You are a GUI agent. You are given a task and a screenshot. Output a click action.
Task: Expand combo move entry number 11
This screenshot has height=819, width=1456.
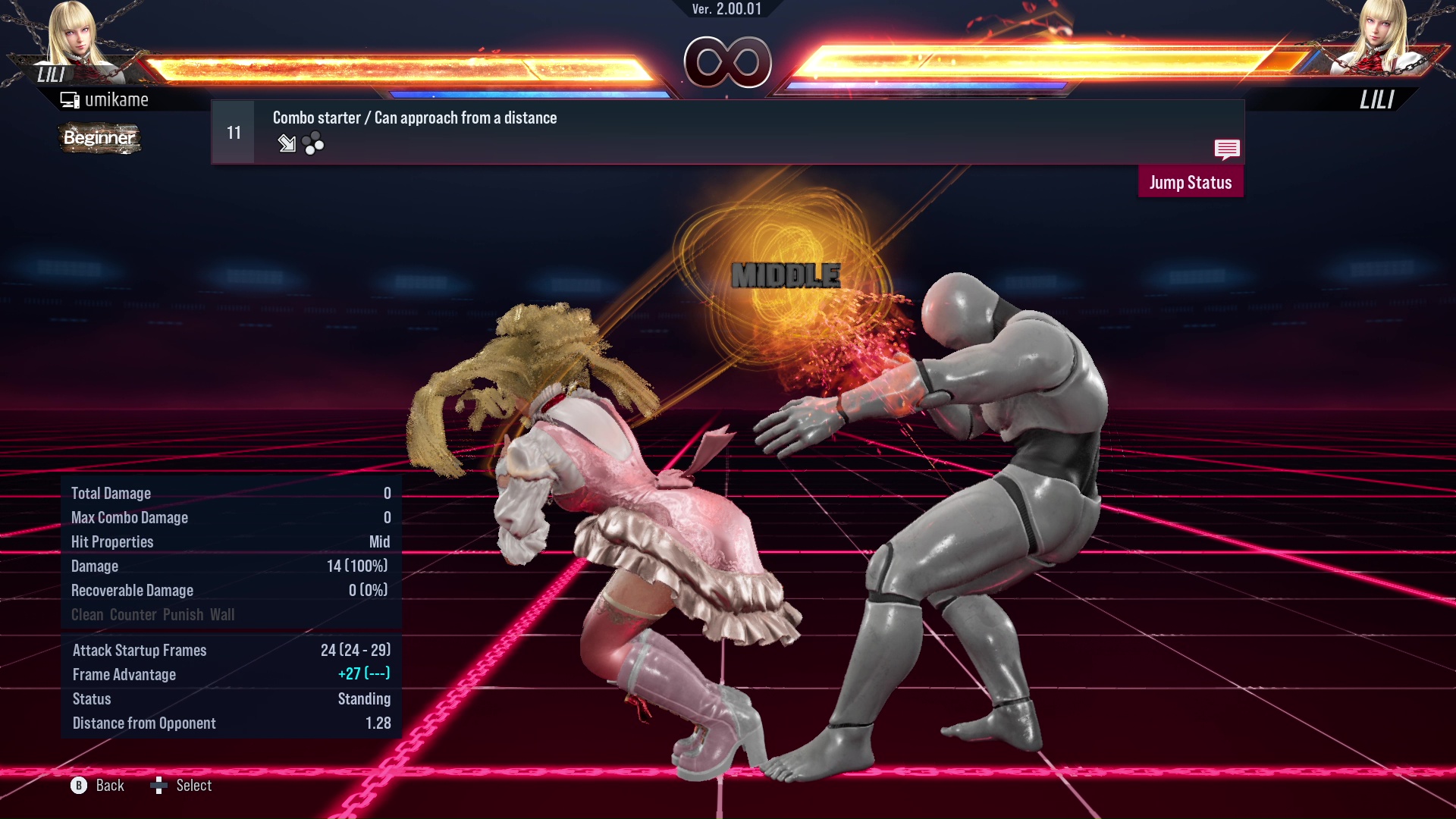pyautogui.click(x=233, y=131)
